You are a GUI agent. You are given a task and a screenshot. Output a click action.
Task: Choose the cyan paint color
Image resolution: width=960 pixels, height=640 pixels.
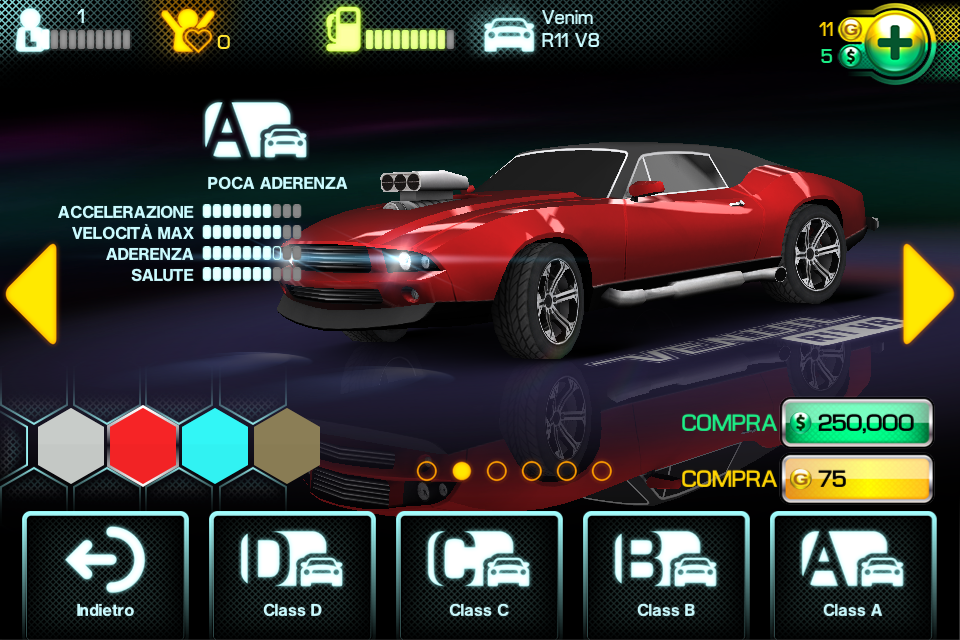215,446
